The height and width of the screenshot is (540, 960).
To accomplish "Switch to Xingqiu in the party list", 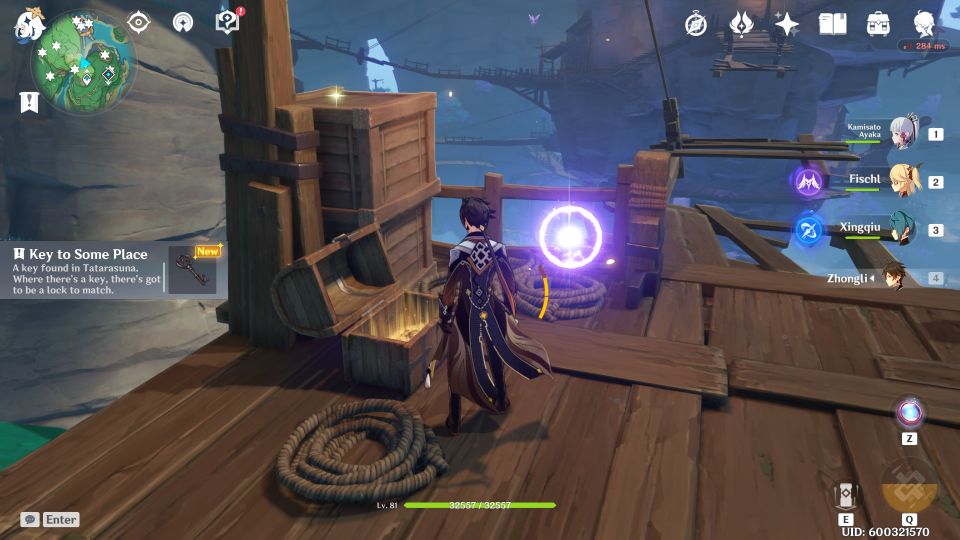I will click(x=903, y=230).
